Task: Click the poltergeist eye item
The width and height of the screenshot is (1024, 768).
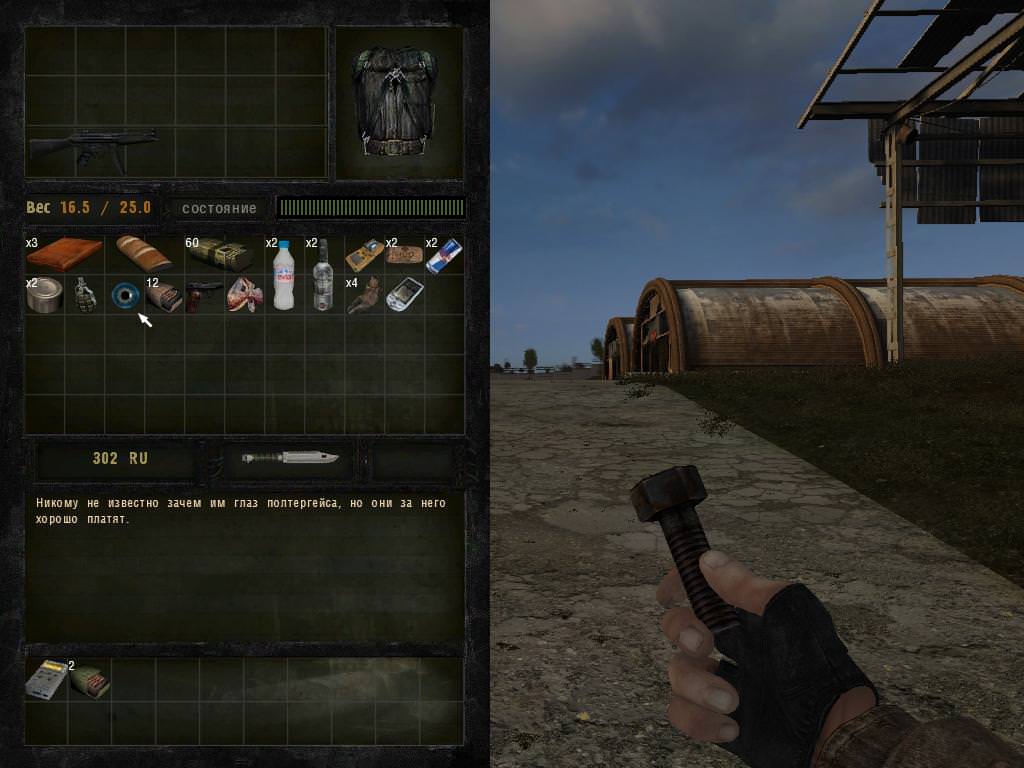Action: [124, 295]
